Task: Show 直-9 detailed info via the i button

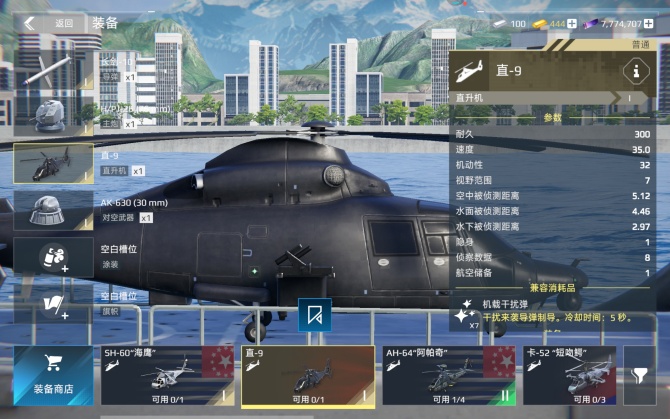Action: (632, 71)
